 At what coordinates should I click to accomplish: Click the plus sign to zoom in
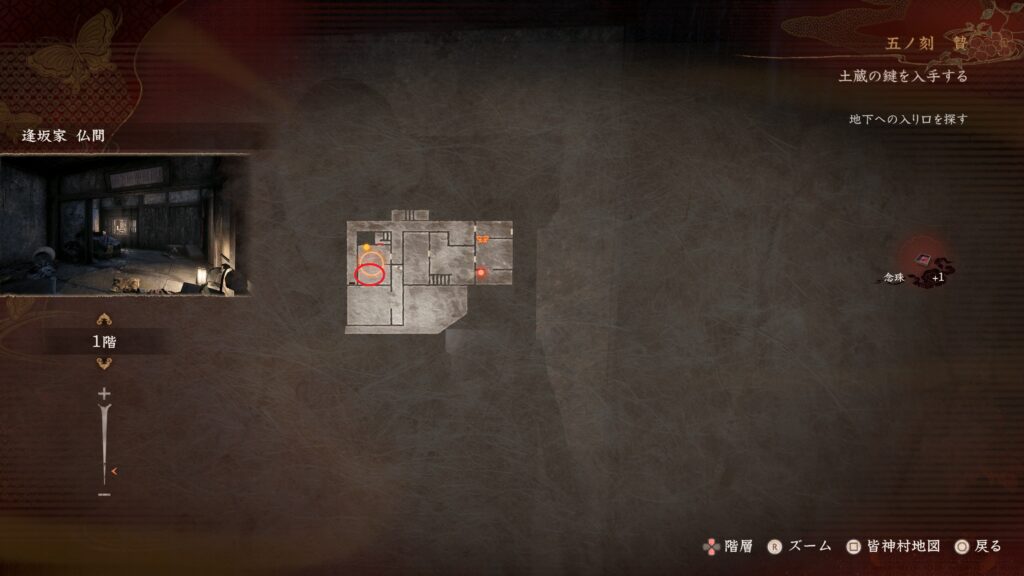click(104, 395)
